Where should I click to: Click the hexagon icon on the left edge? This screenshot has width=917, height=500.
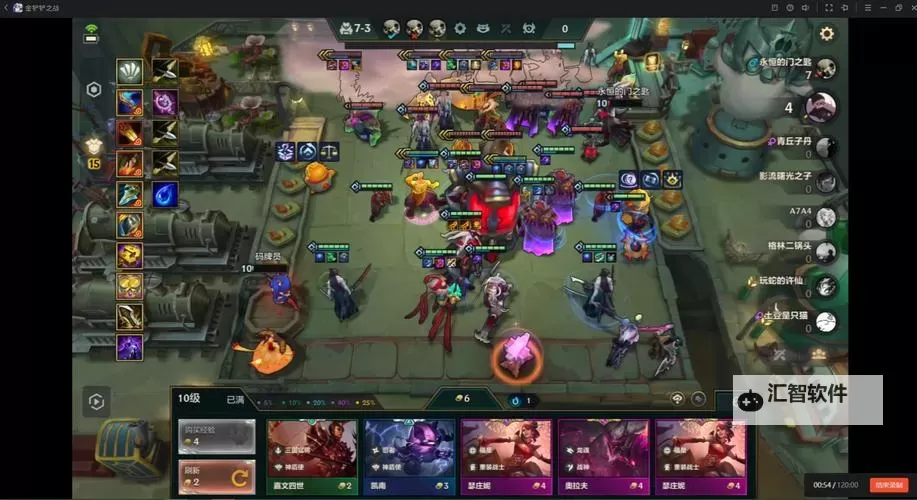[94, 89]
